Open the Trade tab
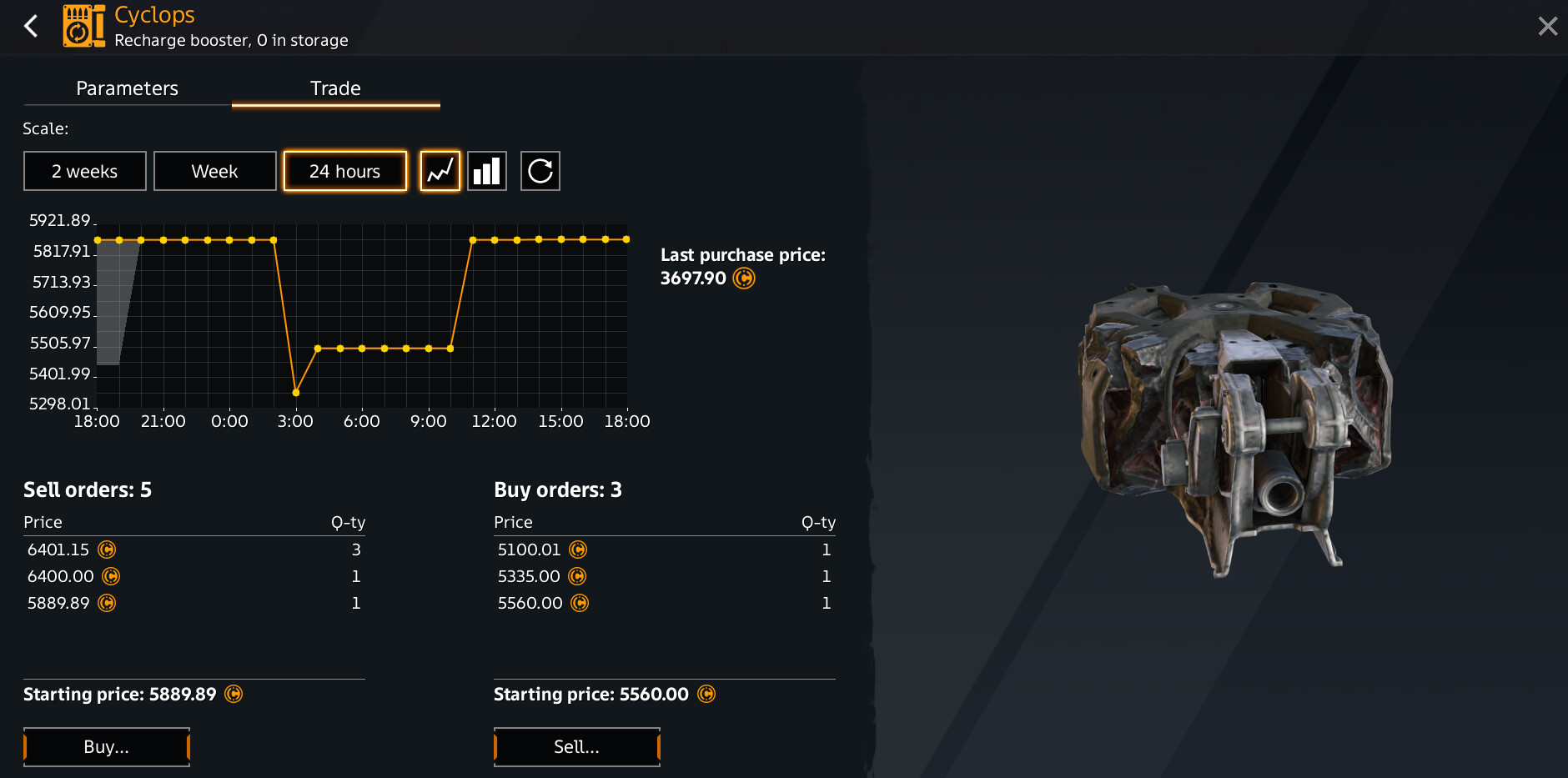1568x778 pixels. [x=335, y=88]
